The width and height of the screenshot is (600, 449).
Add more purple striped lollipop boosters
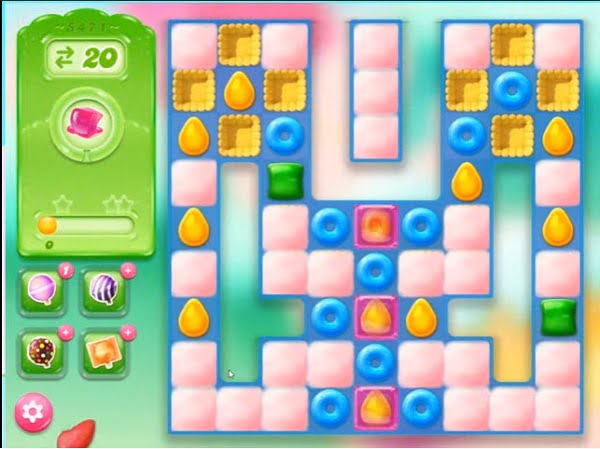[128, 271]
